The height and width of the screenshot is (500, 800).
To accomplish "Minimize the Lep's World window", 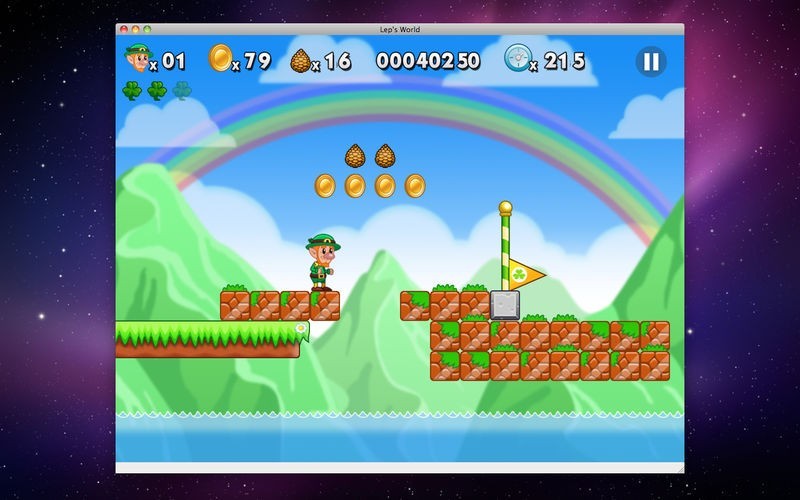I will tap(135, 30).
